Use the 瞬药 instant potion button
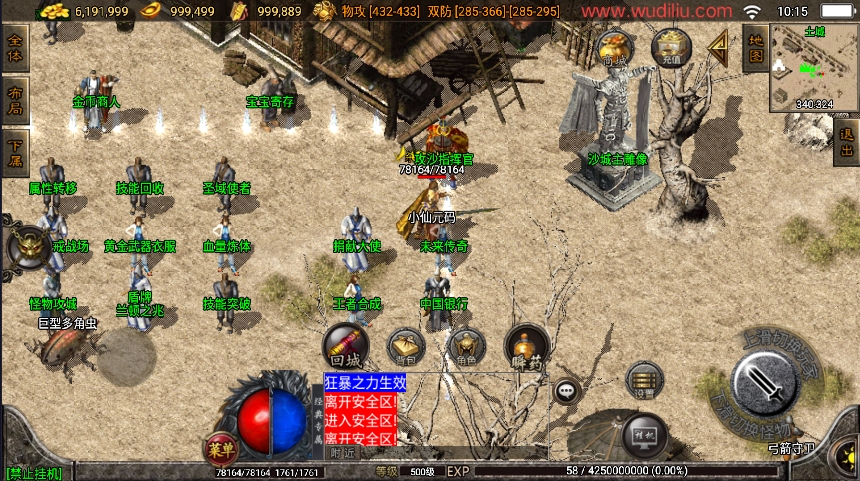 [526, 346]
